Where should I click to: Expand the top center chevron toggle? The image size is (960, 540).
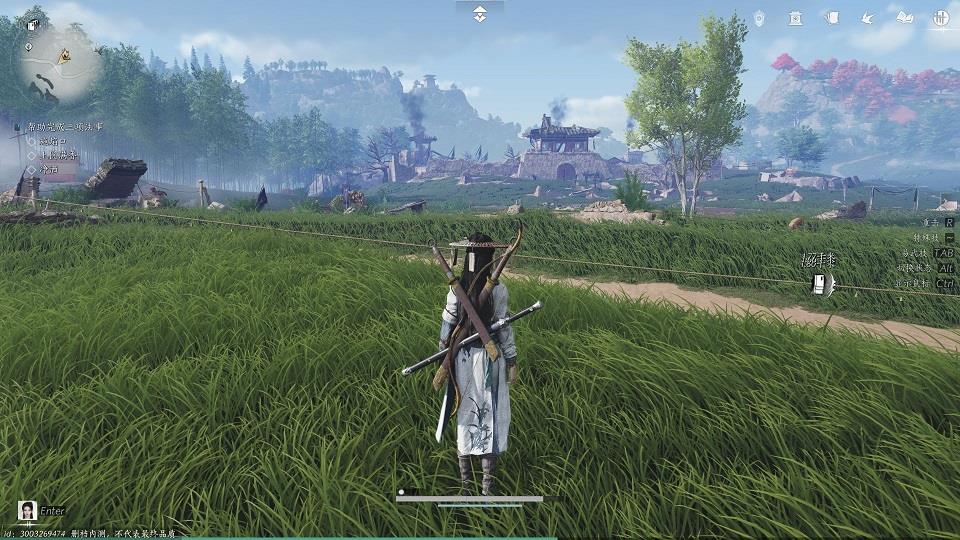point(480,13)
